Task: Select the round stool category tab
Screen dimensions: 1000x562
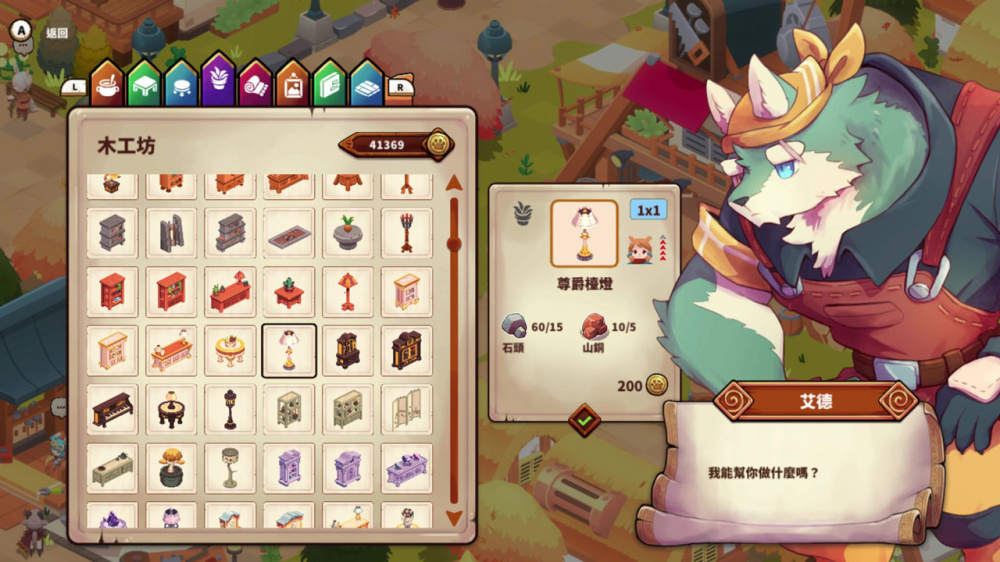Action: click(181, 83)
